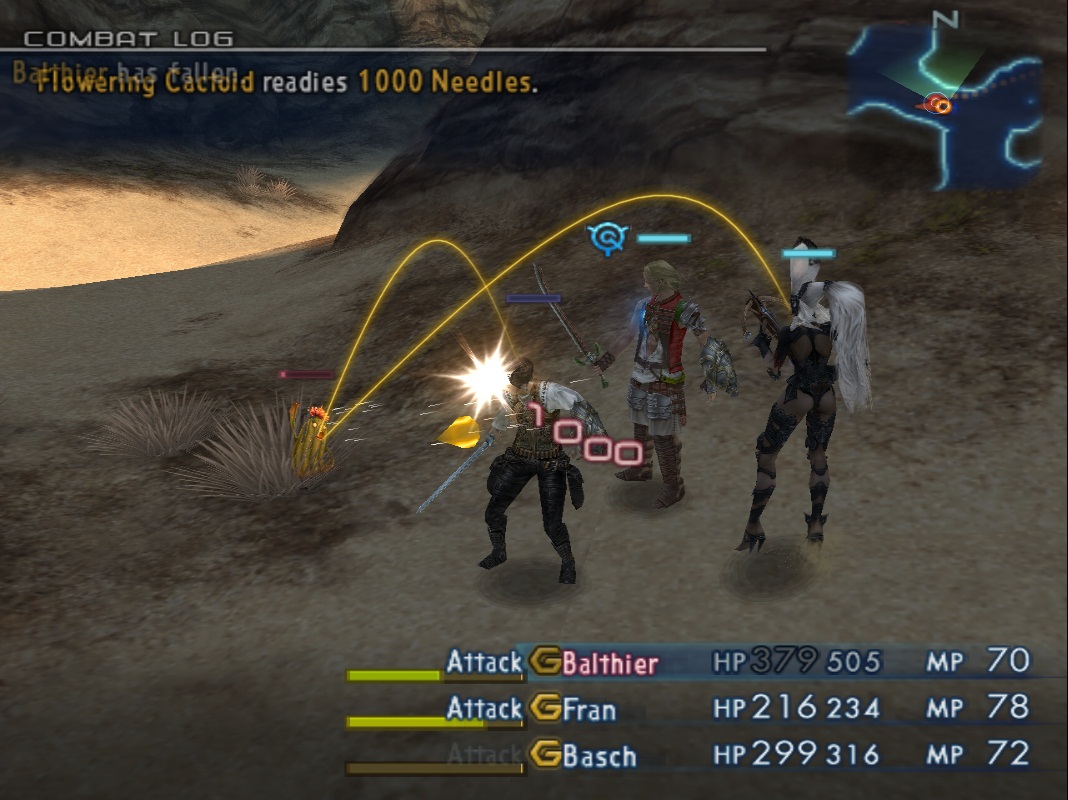Toggle Basch's gambit G icon
The height and width of the screenshot is (800, 1068).
point(545,755)
